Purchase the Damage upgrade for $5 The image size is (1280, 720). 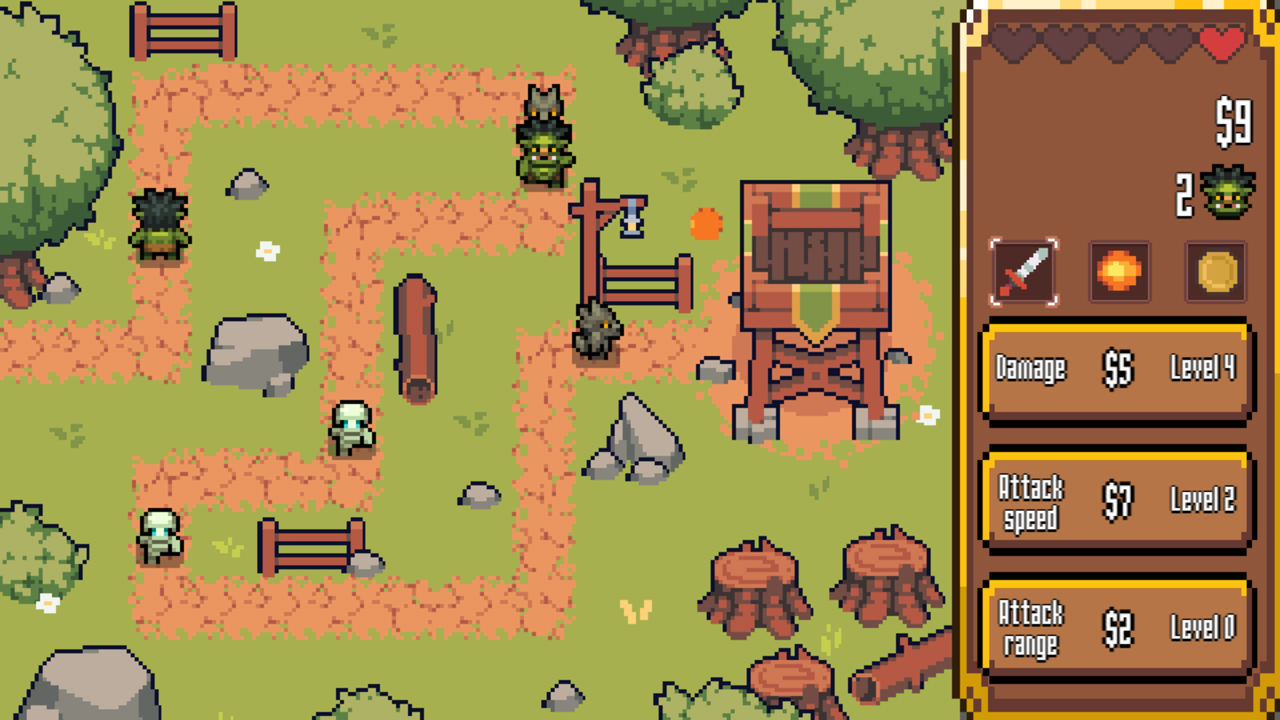1115,370
